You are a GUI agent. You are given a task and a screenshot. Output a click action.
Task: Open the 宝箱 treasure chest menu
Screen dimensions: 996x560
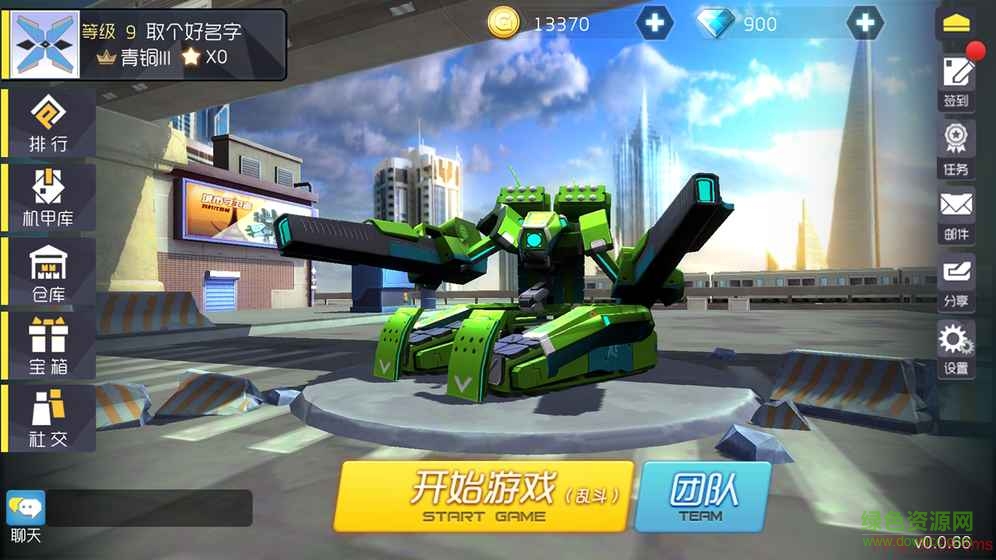coord(49,345)
